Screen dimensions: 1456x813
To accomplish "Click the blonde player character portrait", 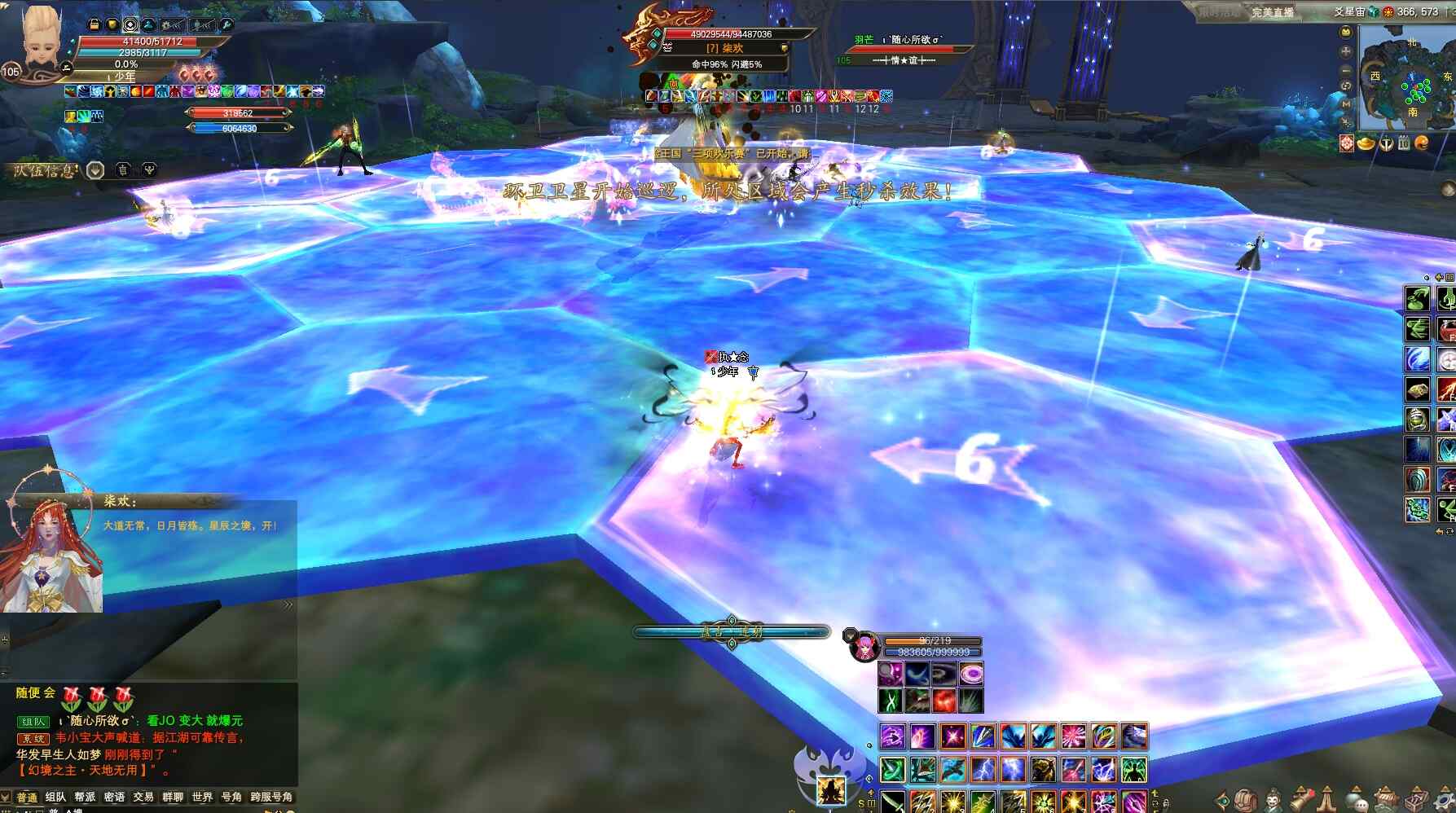I will pos(39,39).
